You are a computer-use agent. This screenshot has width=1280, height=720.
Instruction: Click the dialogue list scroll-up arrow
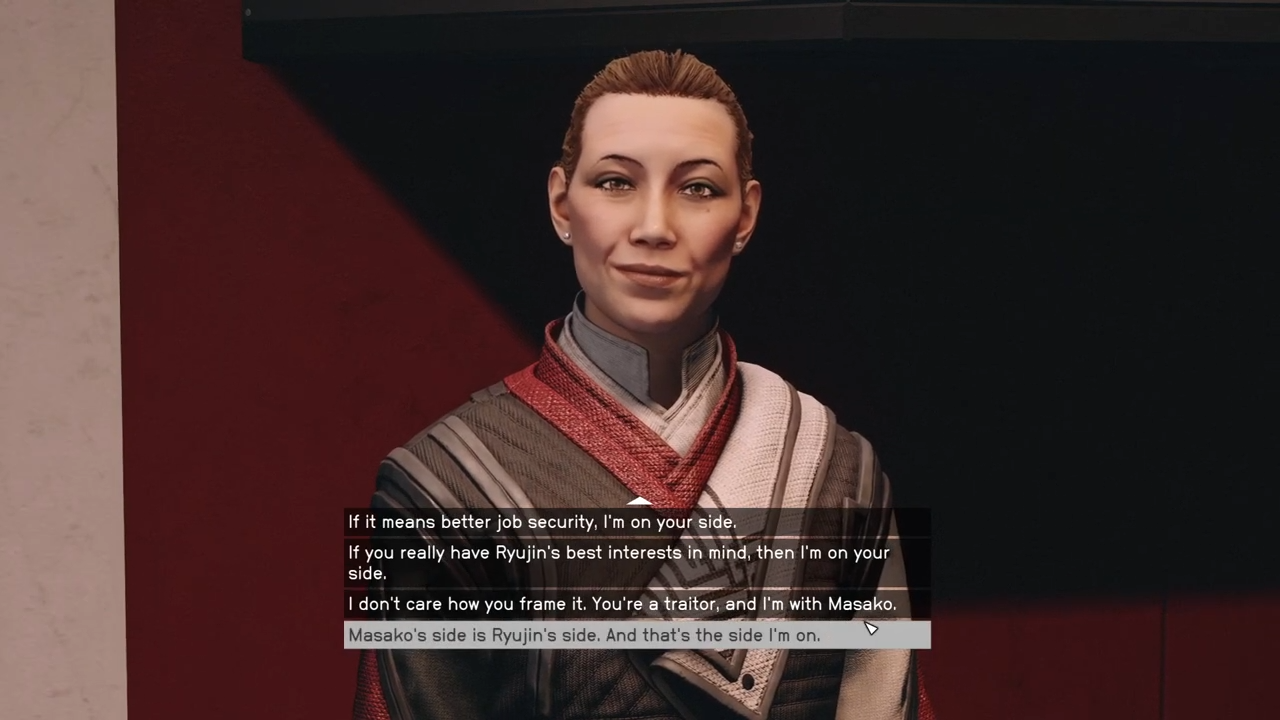639,501
